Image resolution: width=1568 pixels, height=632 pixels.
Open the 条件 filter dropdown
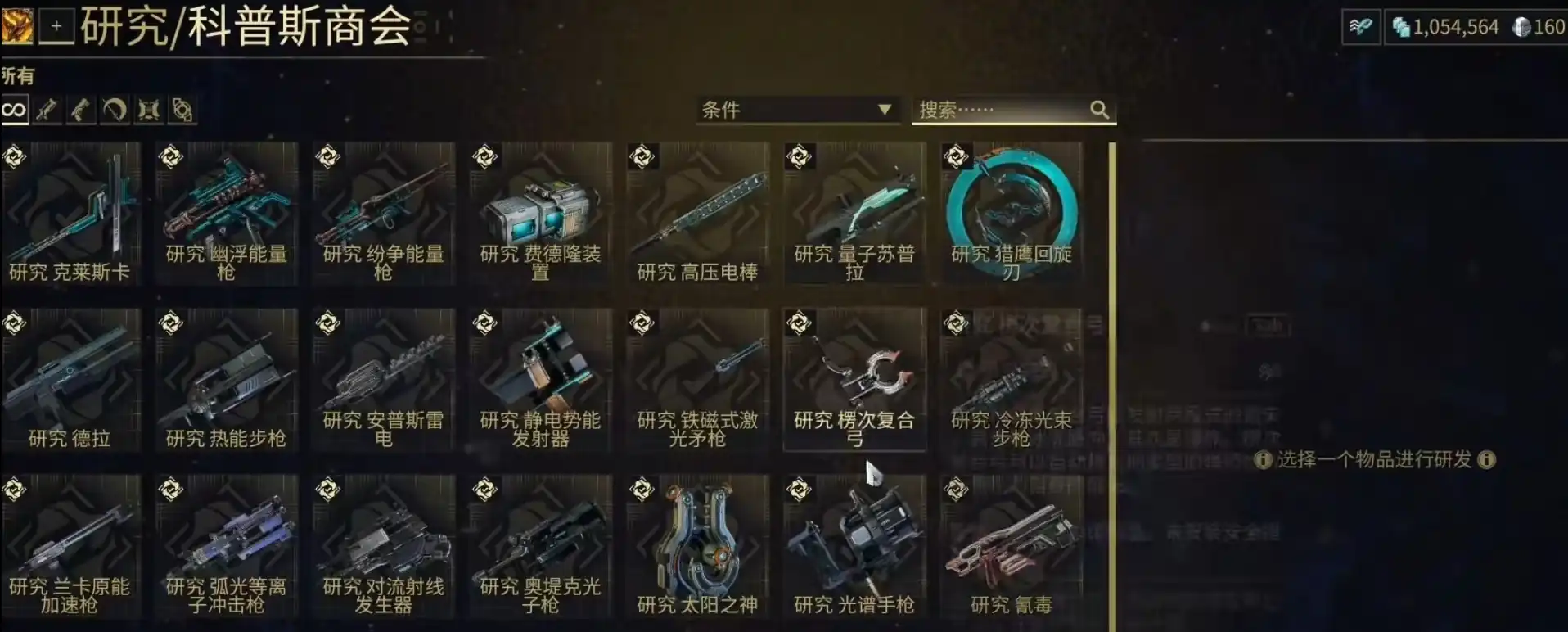coord(795,110)
